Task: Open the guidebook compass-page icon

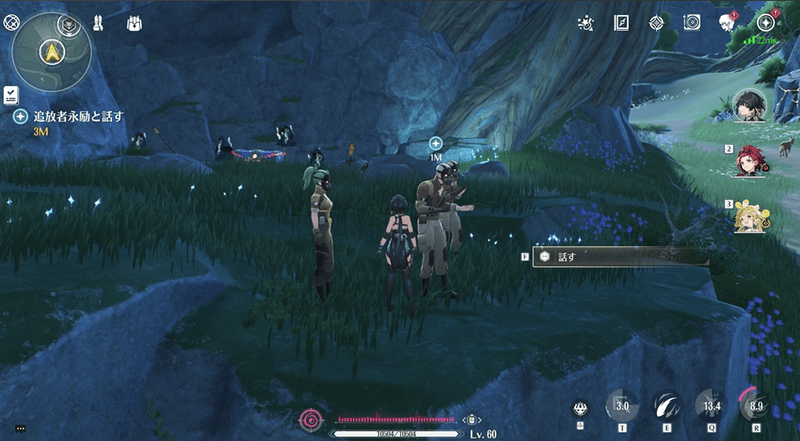Action: click(x=621, y=21)
